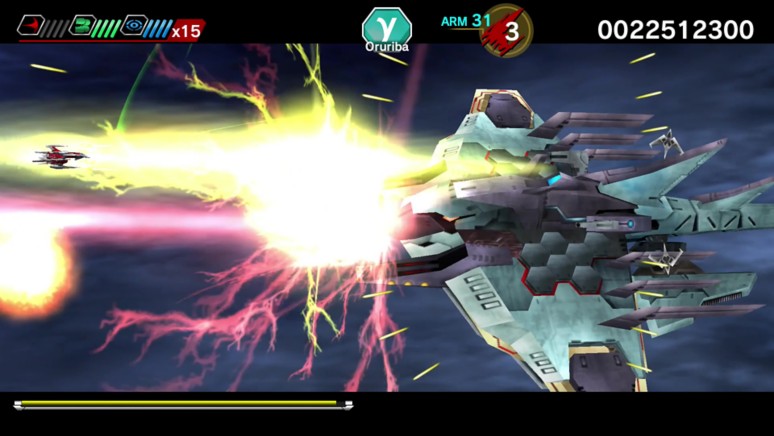The width and height of the screenshot is (774, 436).
Task: Click the red missile power-up icon
Action: [29, 25]
